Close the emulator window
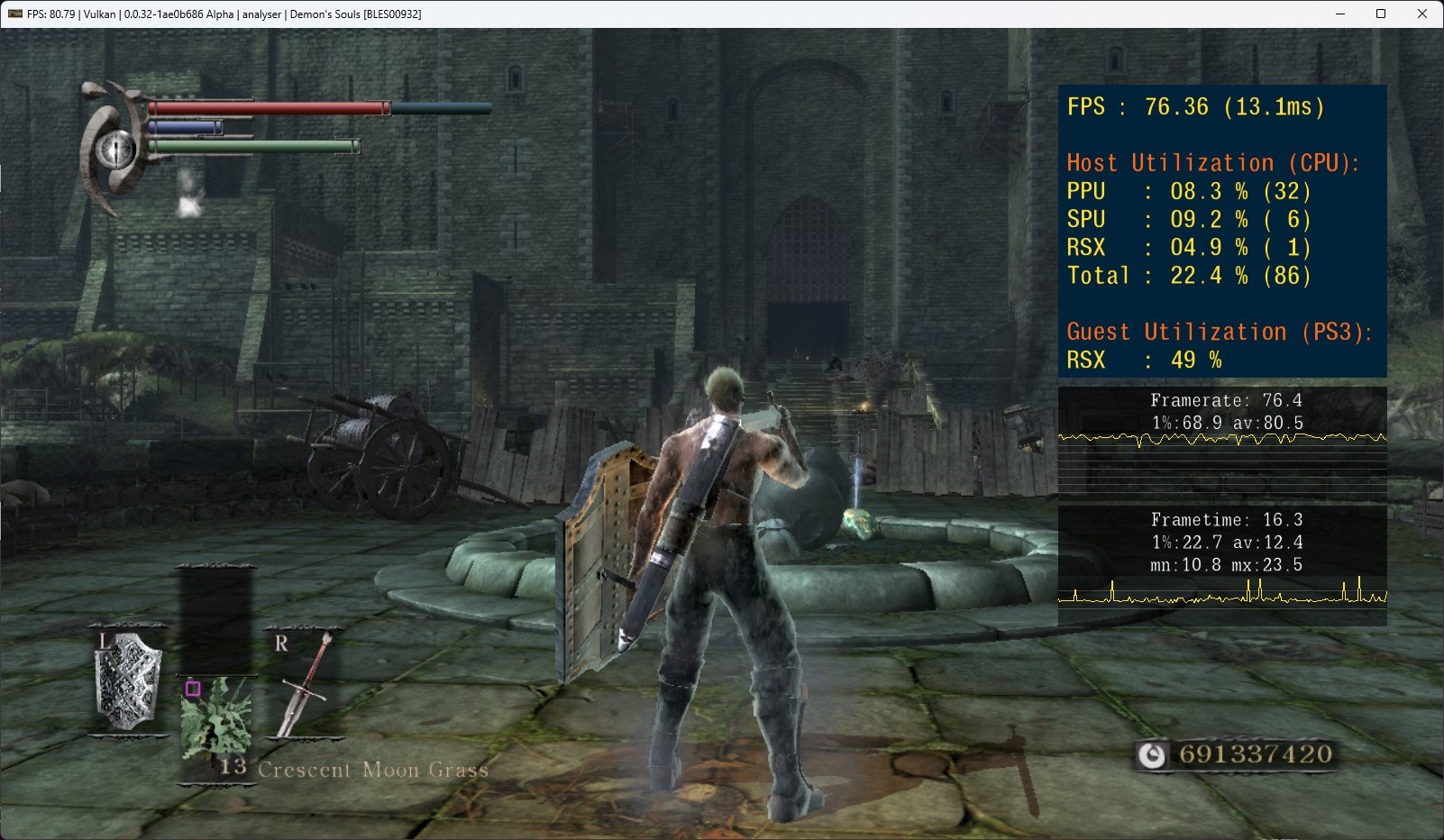The width and height of the screenshot is (1444, 840). [1421, 14]
